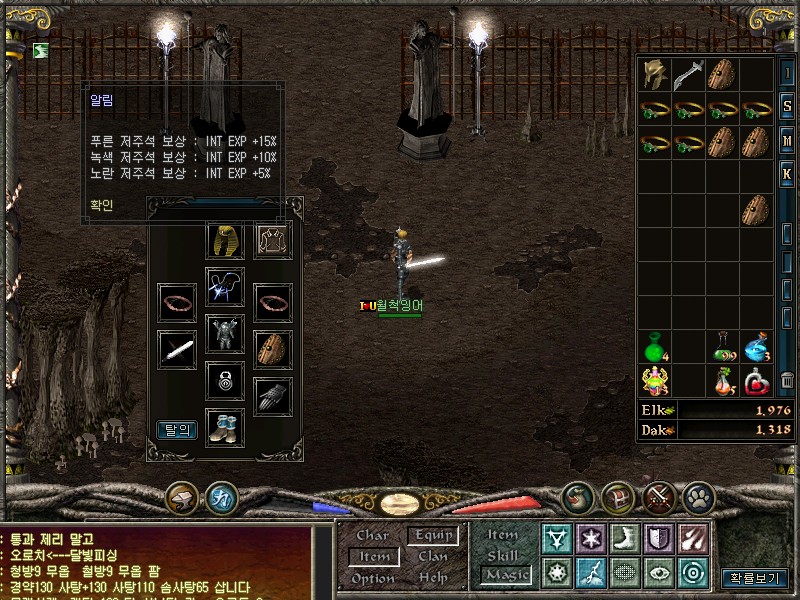Confirm the notice with 확인
Viewport: 800px width, 600px height.
102,206
